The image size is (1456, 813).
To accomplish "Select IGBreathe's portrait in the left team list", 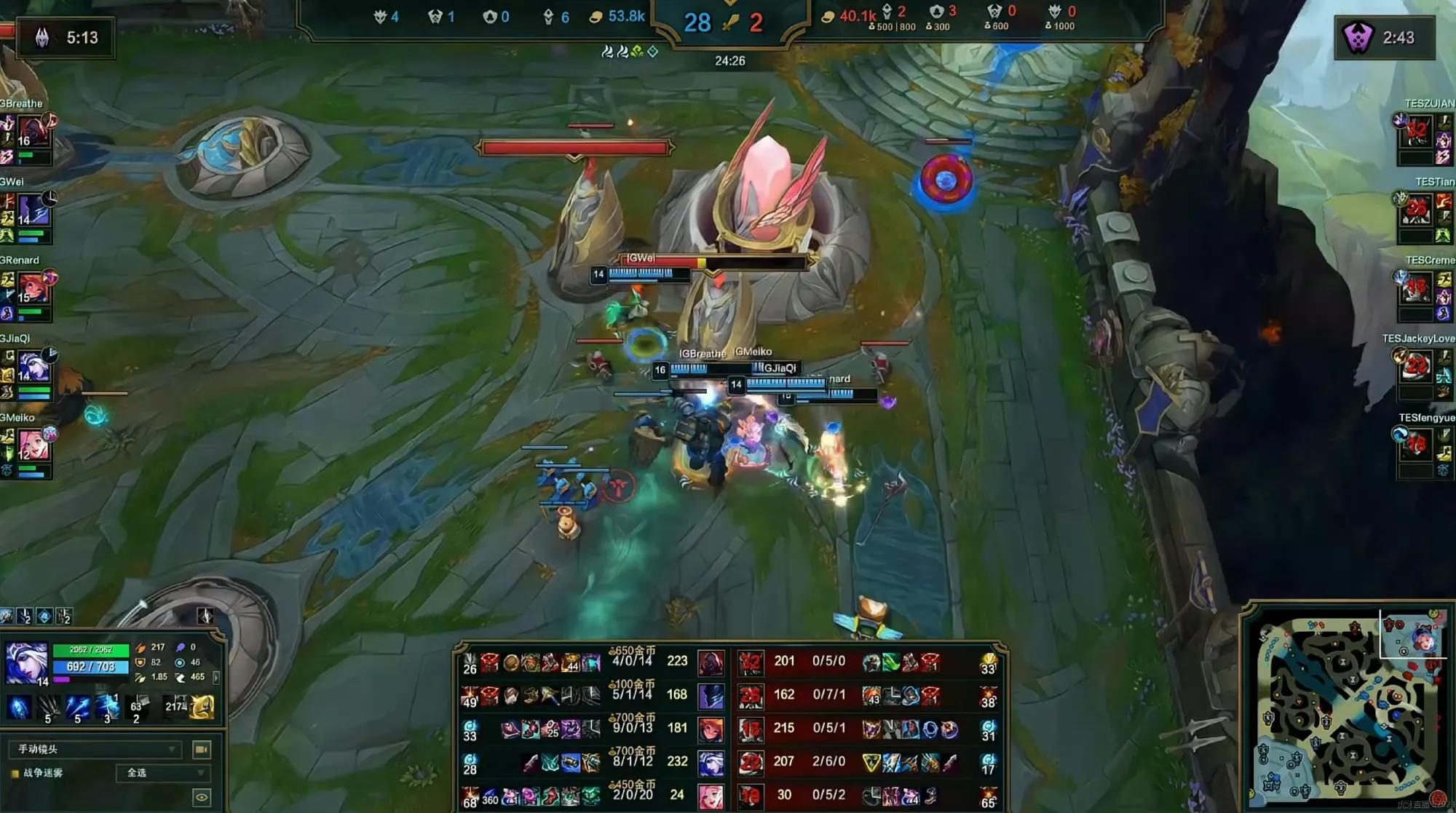I will 33,131.
